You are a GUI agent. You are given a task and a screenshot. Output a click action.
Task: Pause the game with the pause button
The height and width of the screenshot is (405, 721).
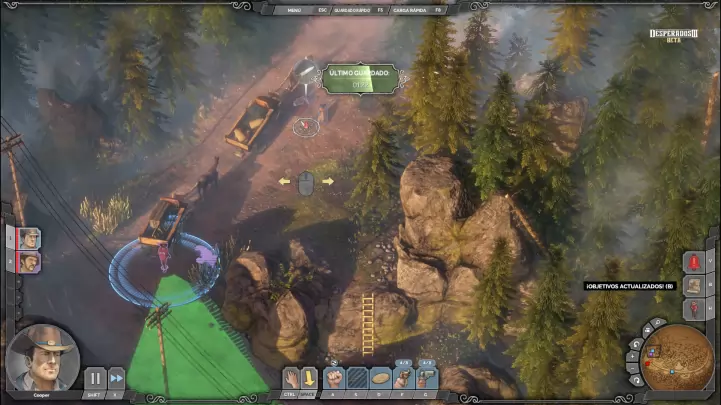pos(94,378)
